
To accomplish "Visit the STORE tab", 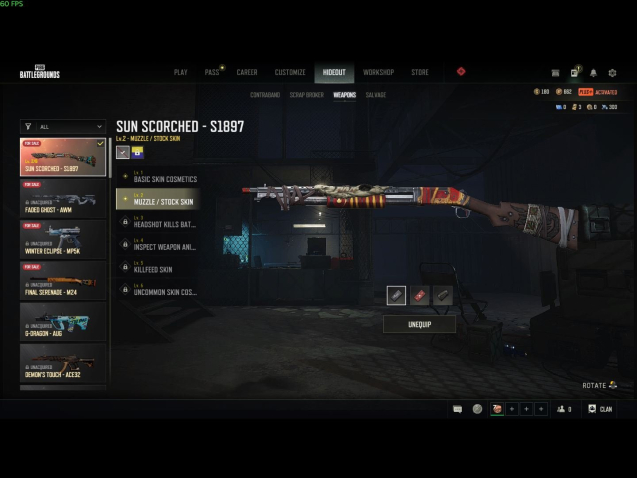I will pos(420,72).
